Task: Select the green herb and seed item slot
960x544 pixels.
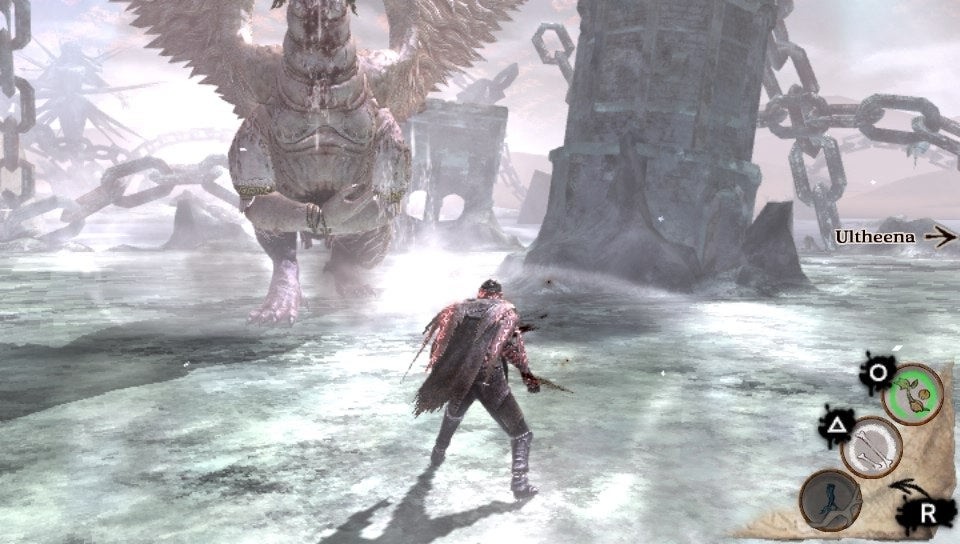Action: [x=914, y=394]
